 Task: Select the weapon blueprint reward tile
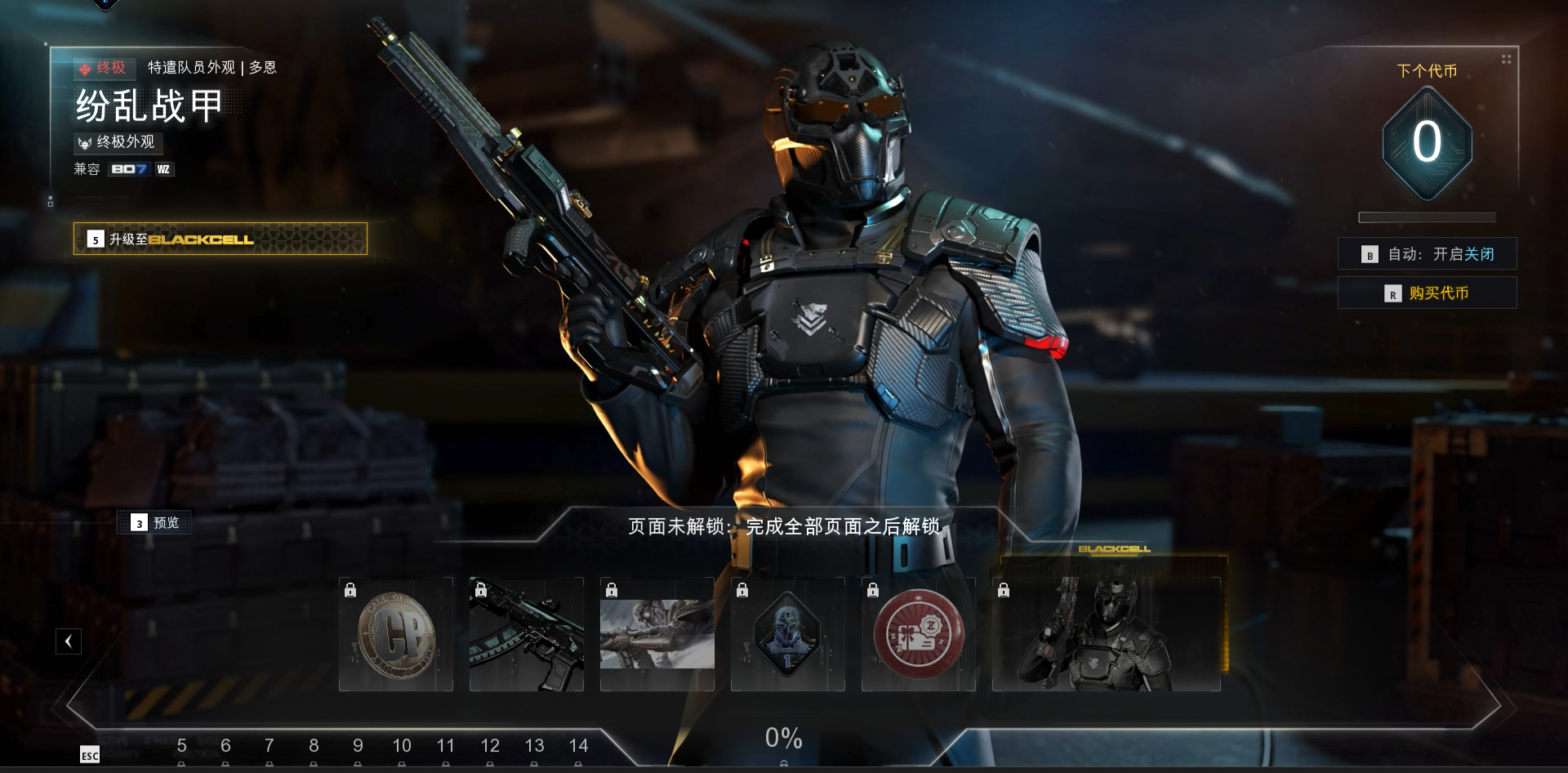[527, 635]
